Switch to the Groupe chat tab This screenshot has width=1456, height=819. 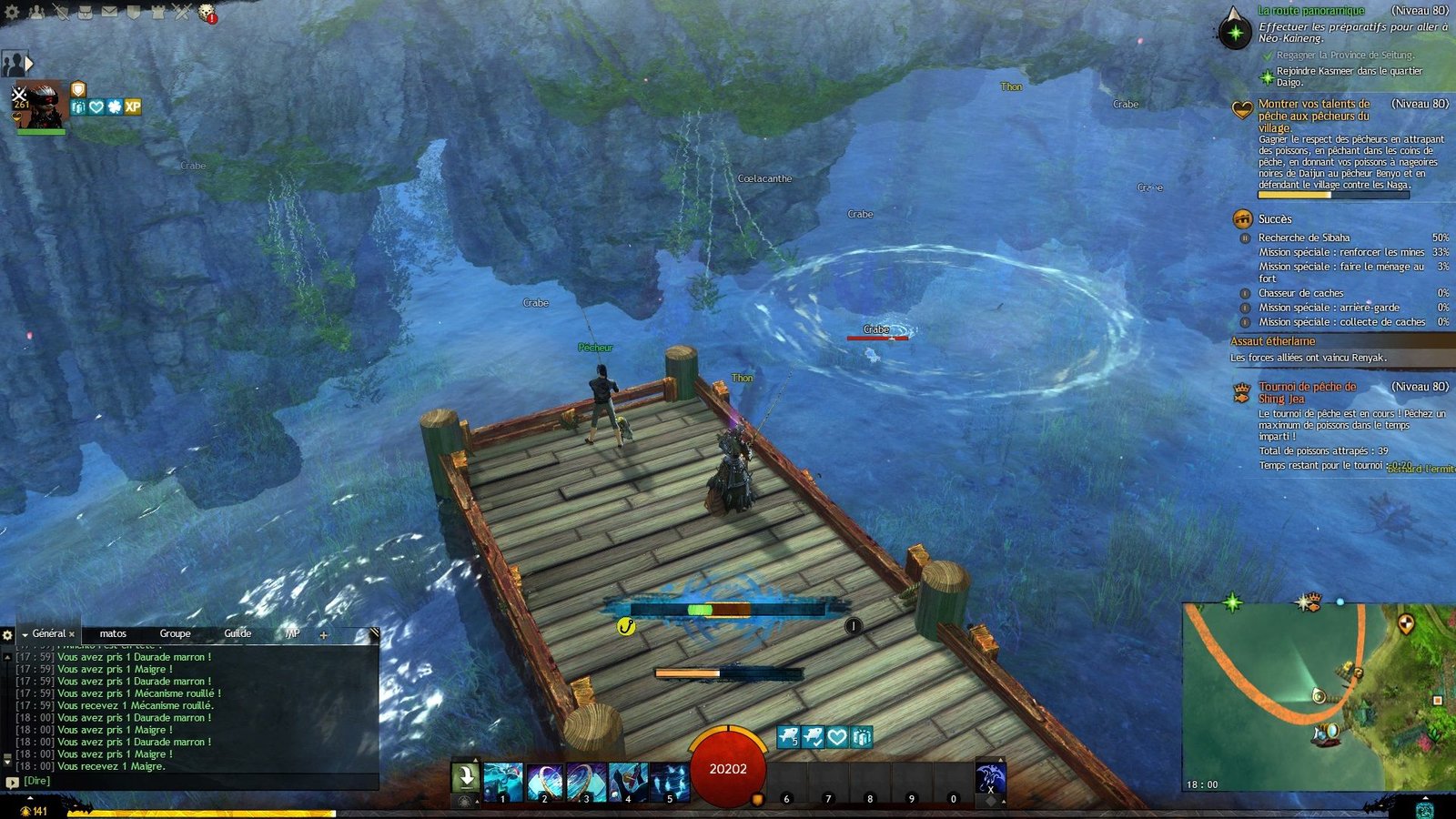tap(175, 633)
